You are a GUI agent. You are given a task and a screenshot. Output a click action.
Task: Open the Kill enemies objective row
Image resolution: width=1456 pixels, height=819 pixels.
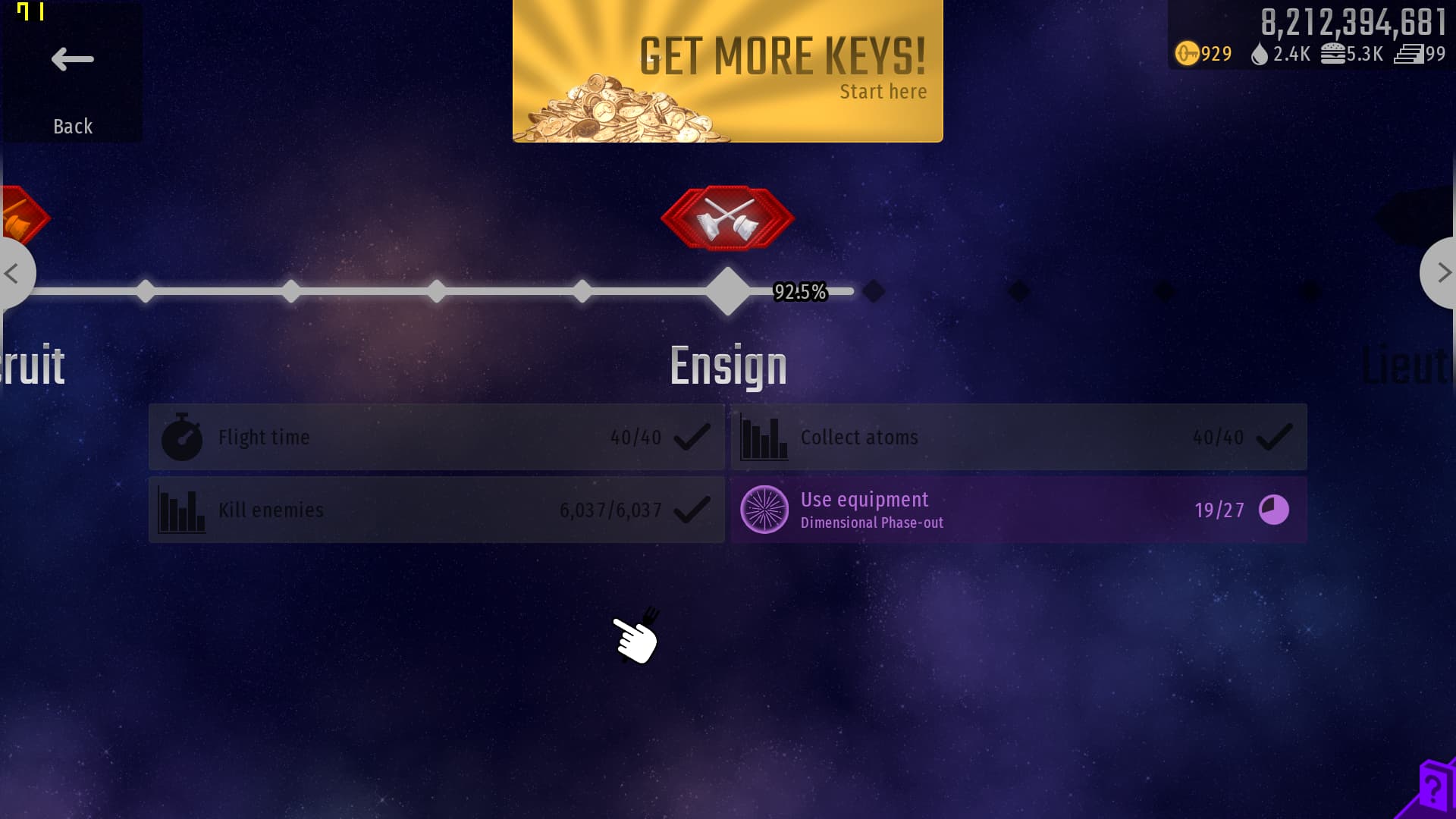tap(436, 510)
